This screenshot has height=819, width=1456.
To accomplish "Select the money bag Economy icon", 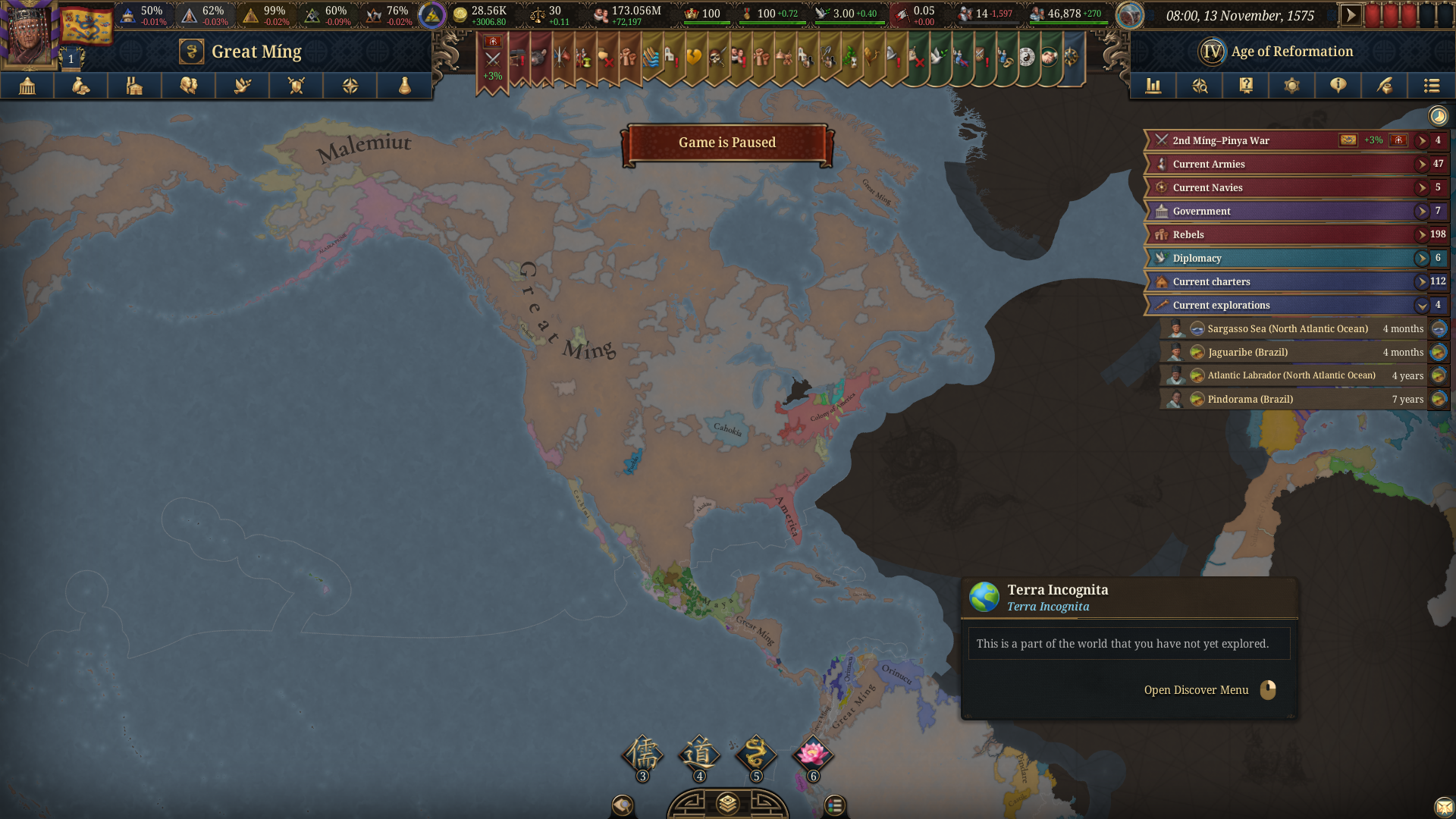I will [80, 86].
